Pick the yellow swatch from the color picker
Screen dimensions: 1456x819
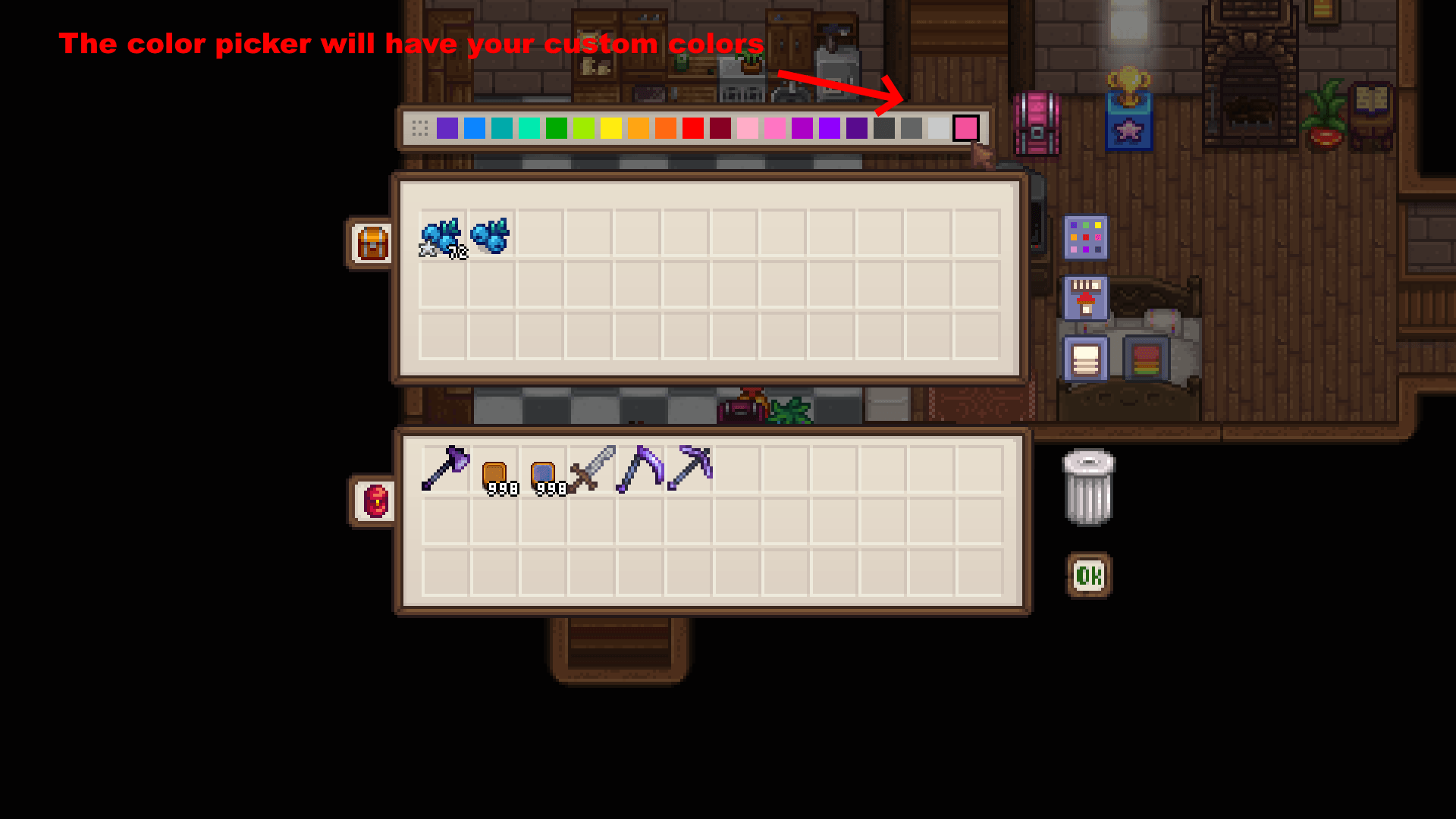point(610,128)
